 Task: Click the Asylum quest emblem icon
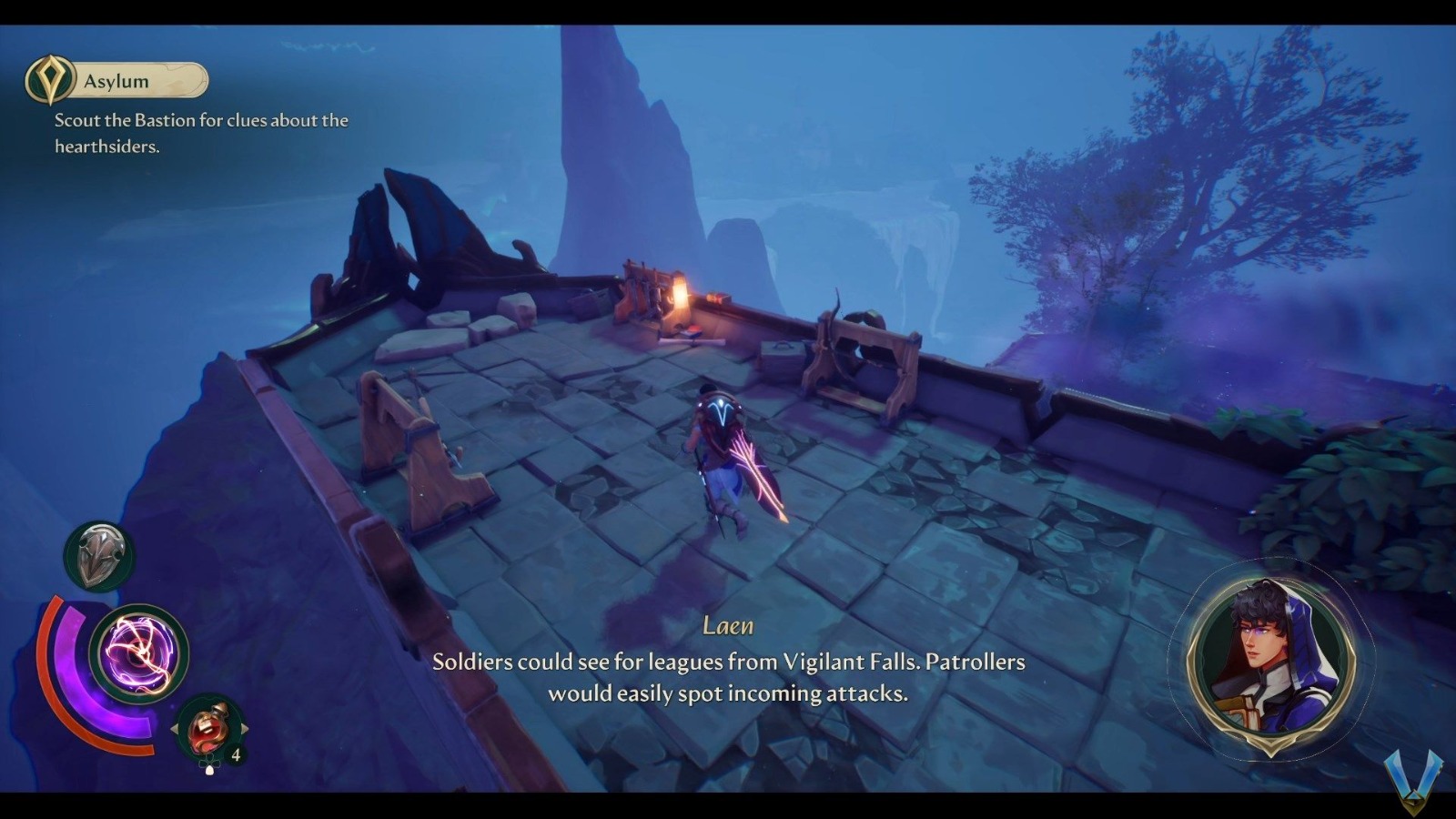click(50, 80)
